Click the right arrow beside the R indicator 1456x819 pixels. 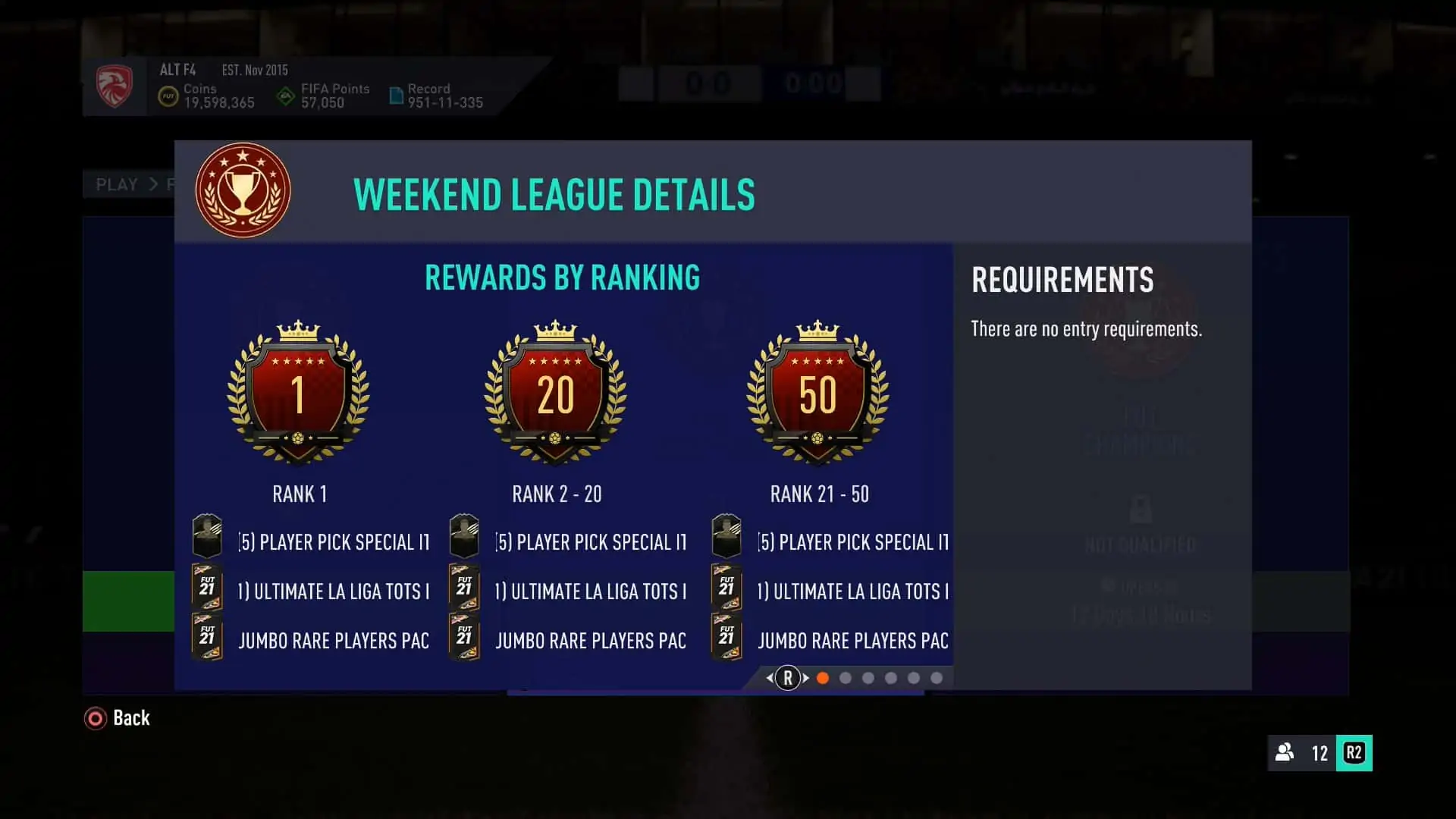(804, 677)
